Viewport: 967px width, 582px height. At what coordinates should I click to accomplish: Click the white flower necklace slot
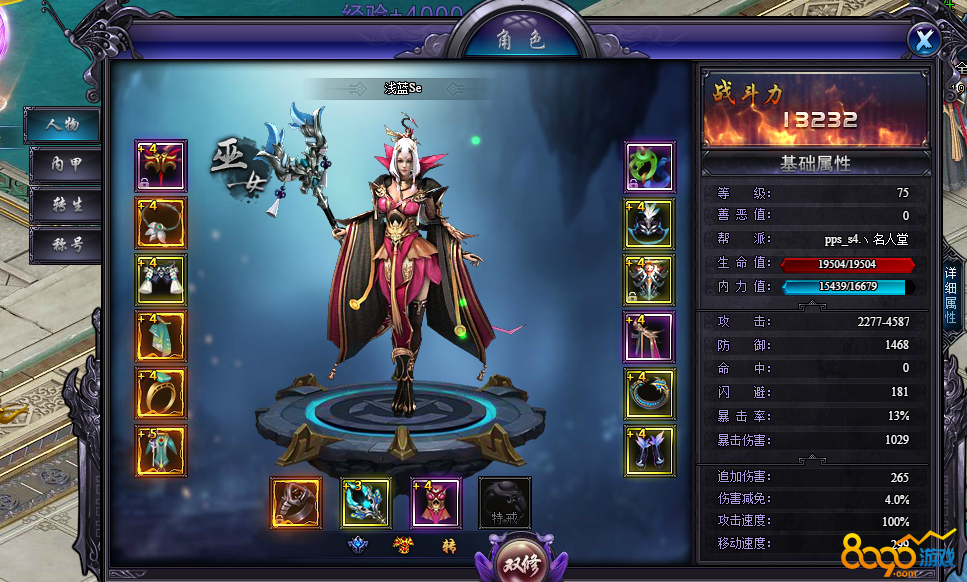161,222
